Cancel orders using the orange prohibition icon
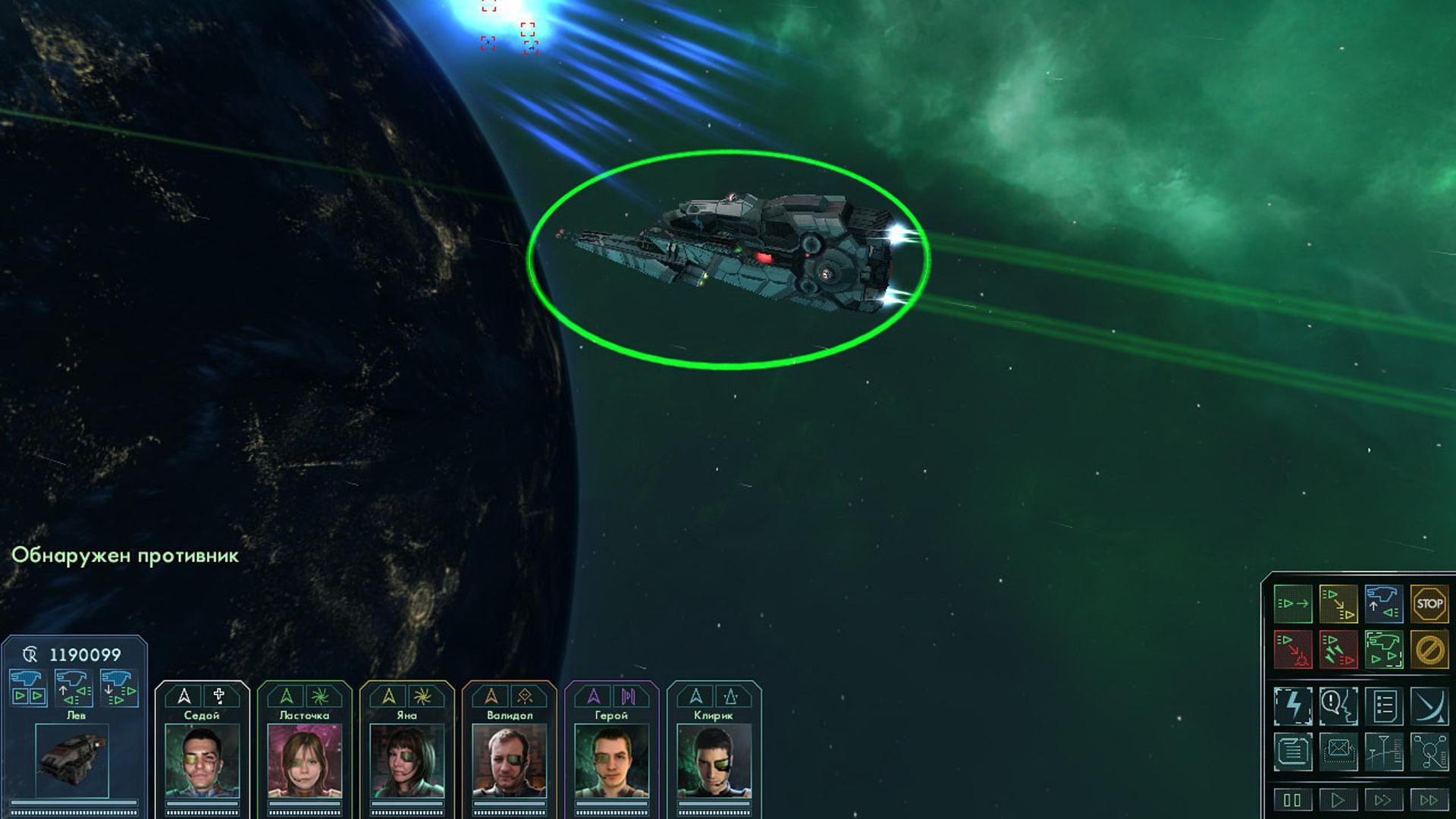The height and width of the screenshot is (819, 1456). click(1429, 649)
